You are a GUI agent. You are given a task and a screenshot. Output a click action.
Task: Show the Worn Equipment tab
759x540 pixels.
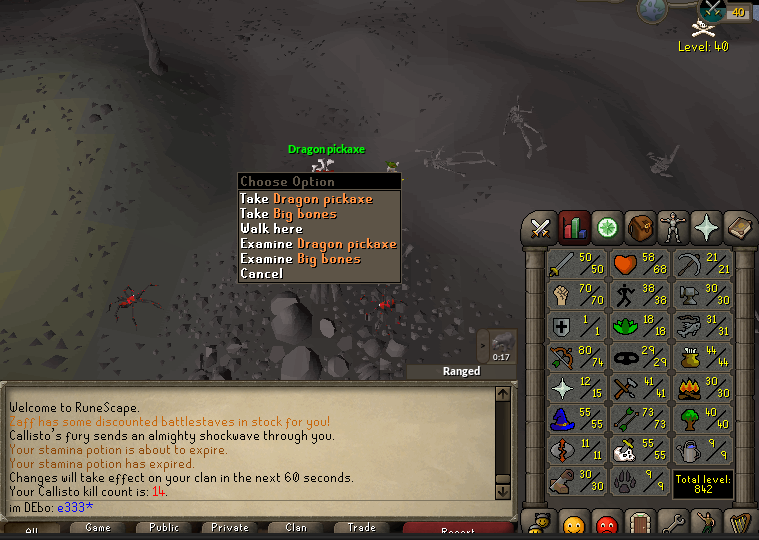pyautogui.click(x=673, y=228)
